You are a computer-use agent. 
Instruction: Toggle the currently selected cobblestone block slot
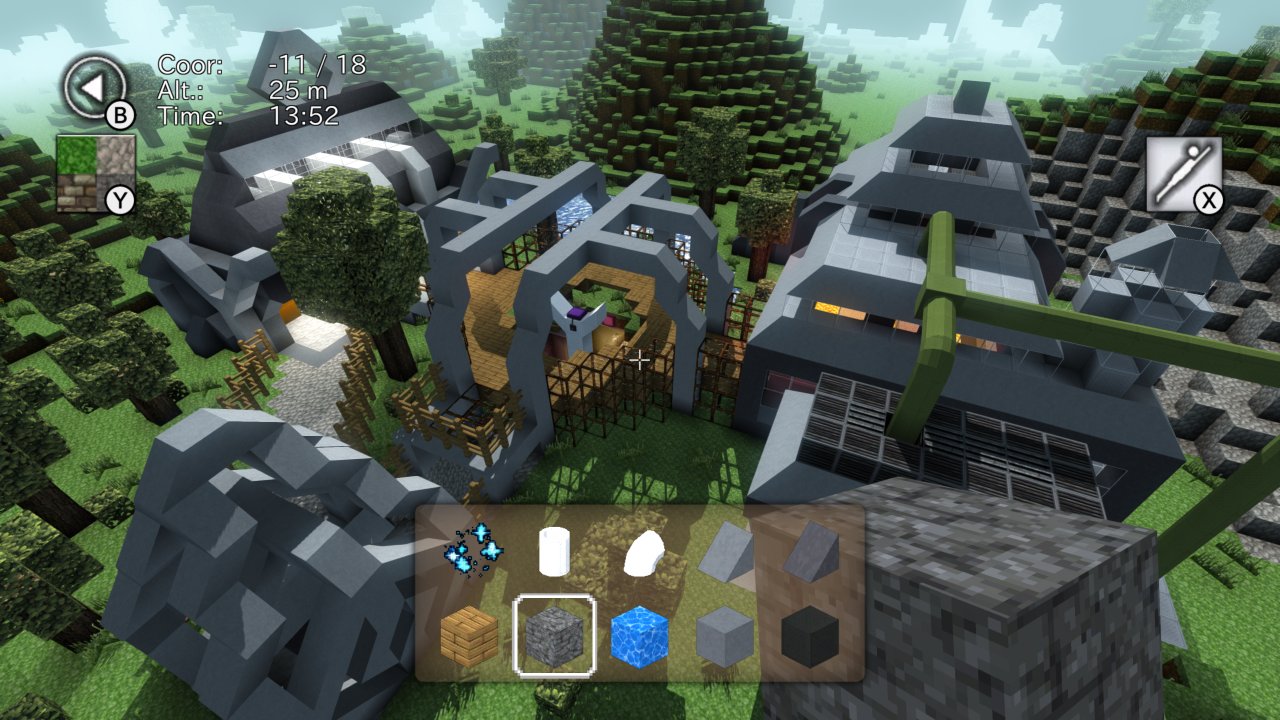[x=556, y=636]
